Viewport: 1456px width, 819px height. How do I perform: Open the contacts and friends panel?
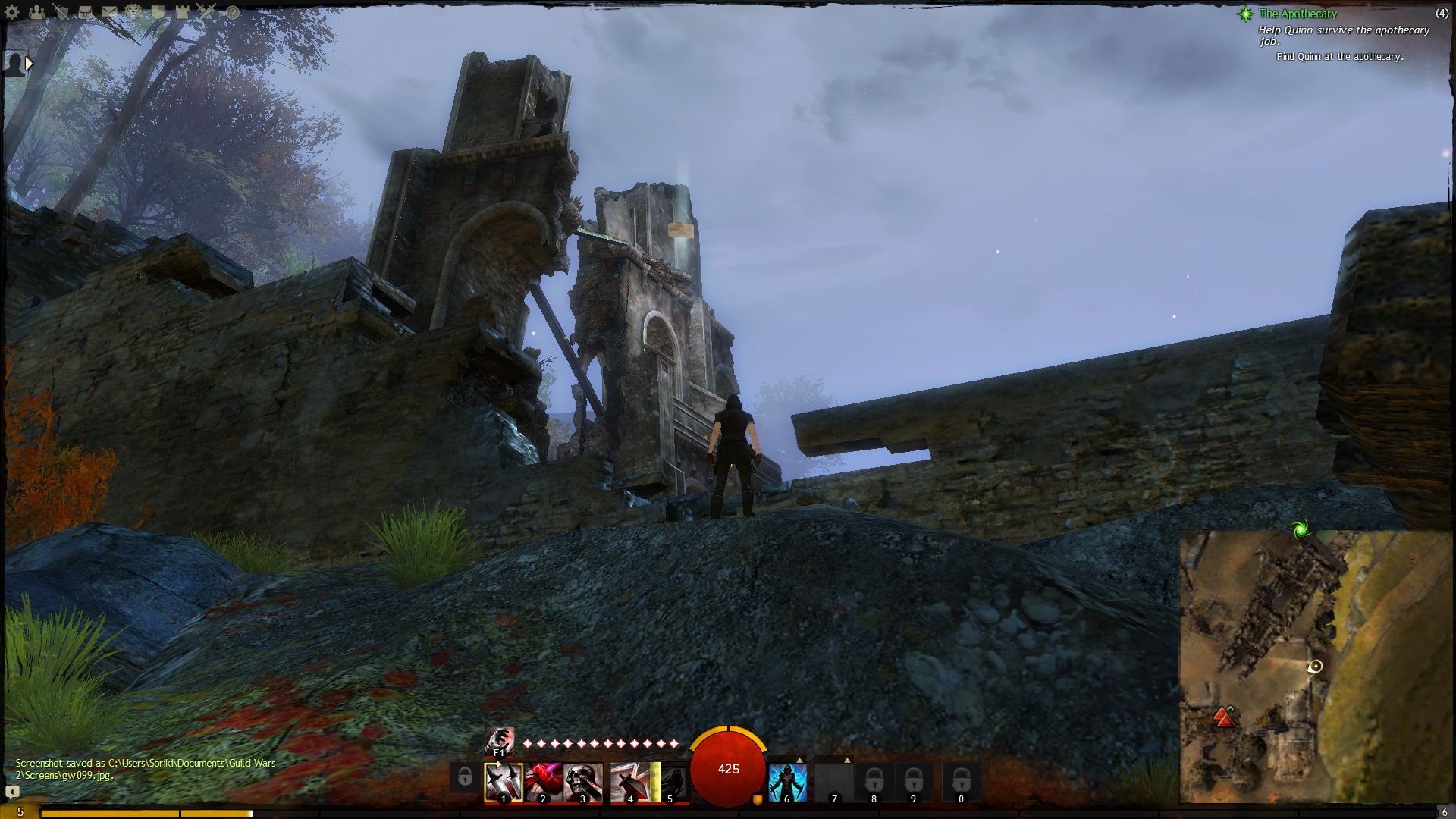[x=36, y=12]
